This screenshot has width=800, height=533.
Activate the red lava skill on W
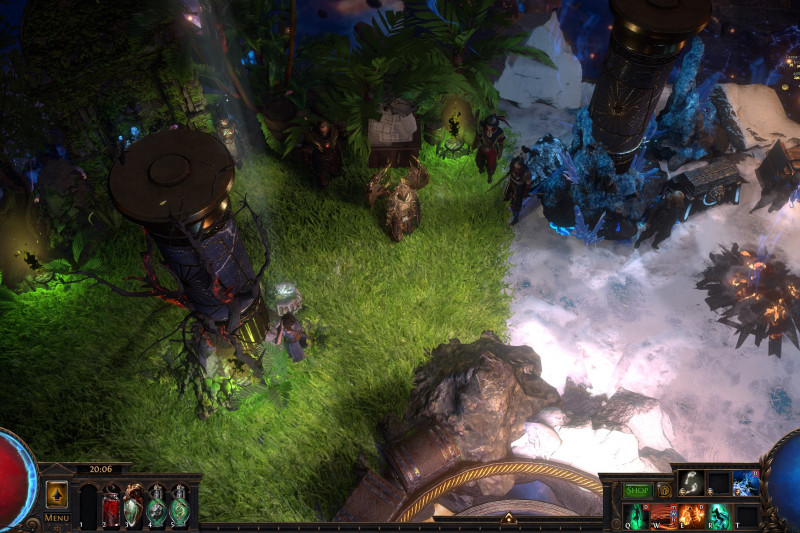pos(664,516)
